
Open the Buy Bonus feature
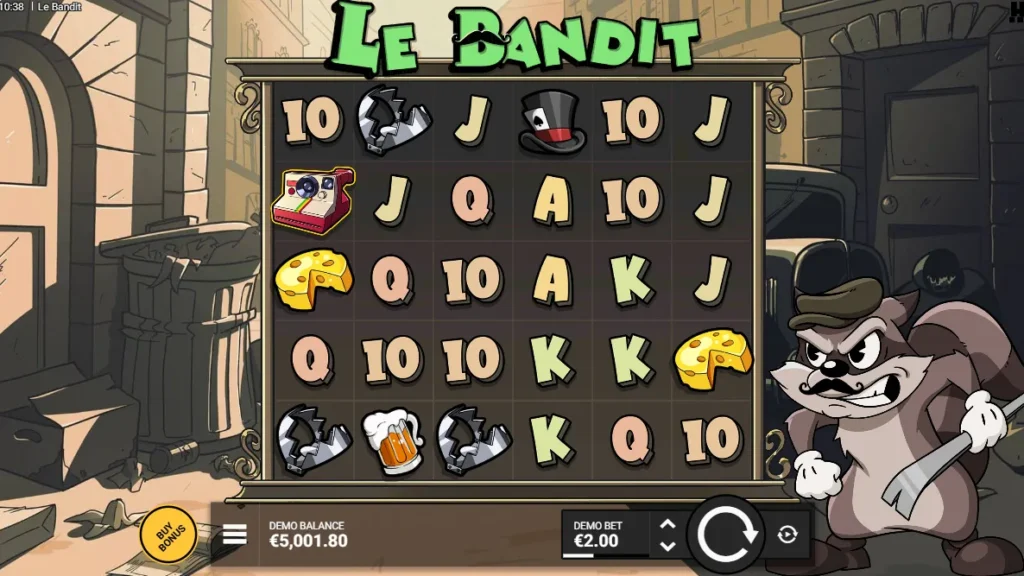click(172, 534)
